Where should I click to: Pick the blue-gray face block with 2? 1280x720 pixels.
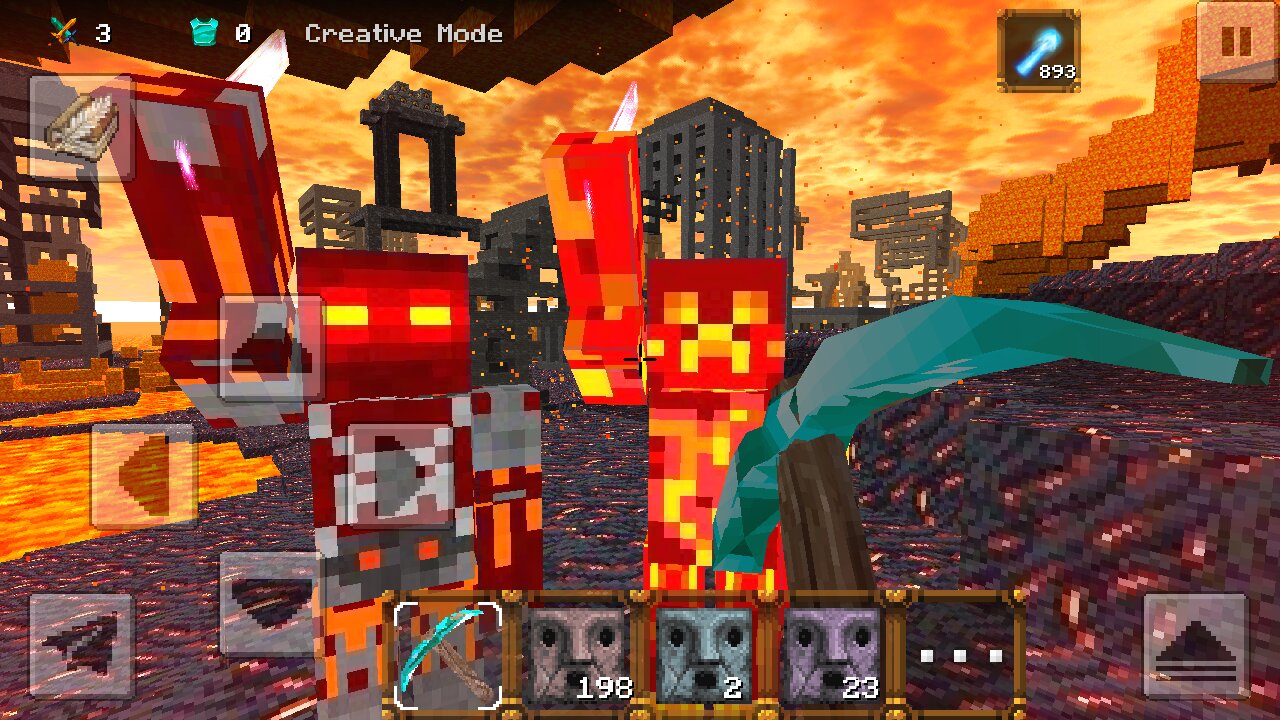click(704, 654)
